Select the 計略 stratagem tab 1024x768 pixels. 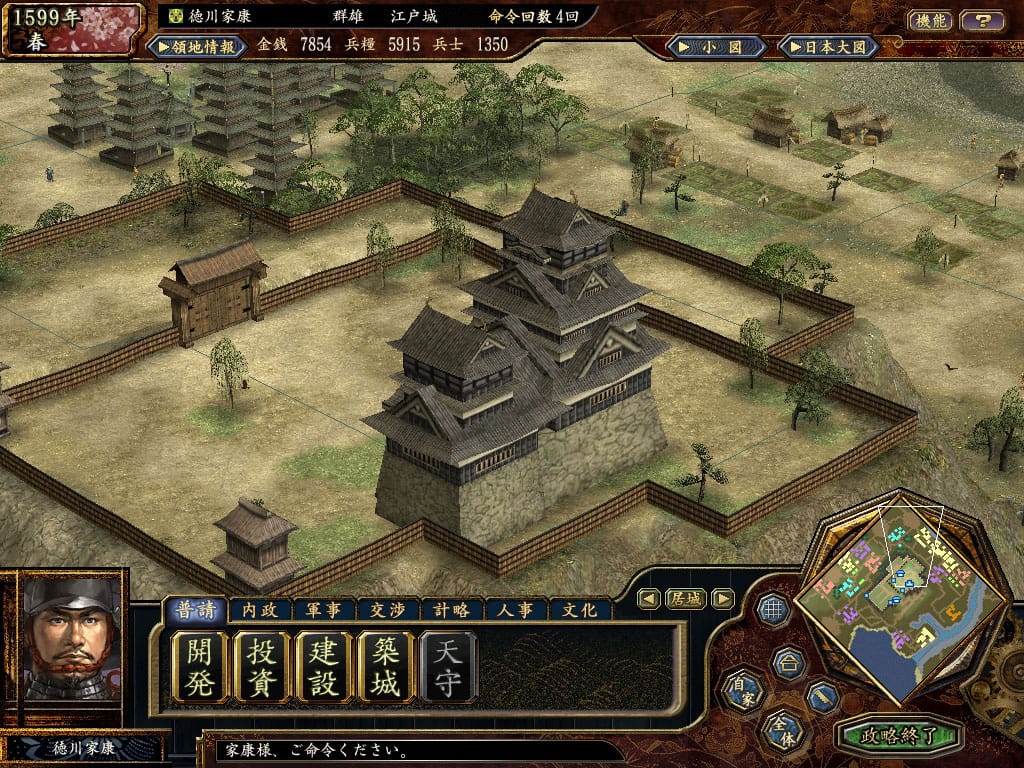(x=451, y=610)
